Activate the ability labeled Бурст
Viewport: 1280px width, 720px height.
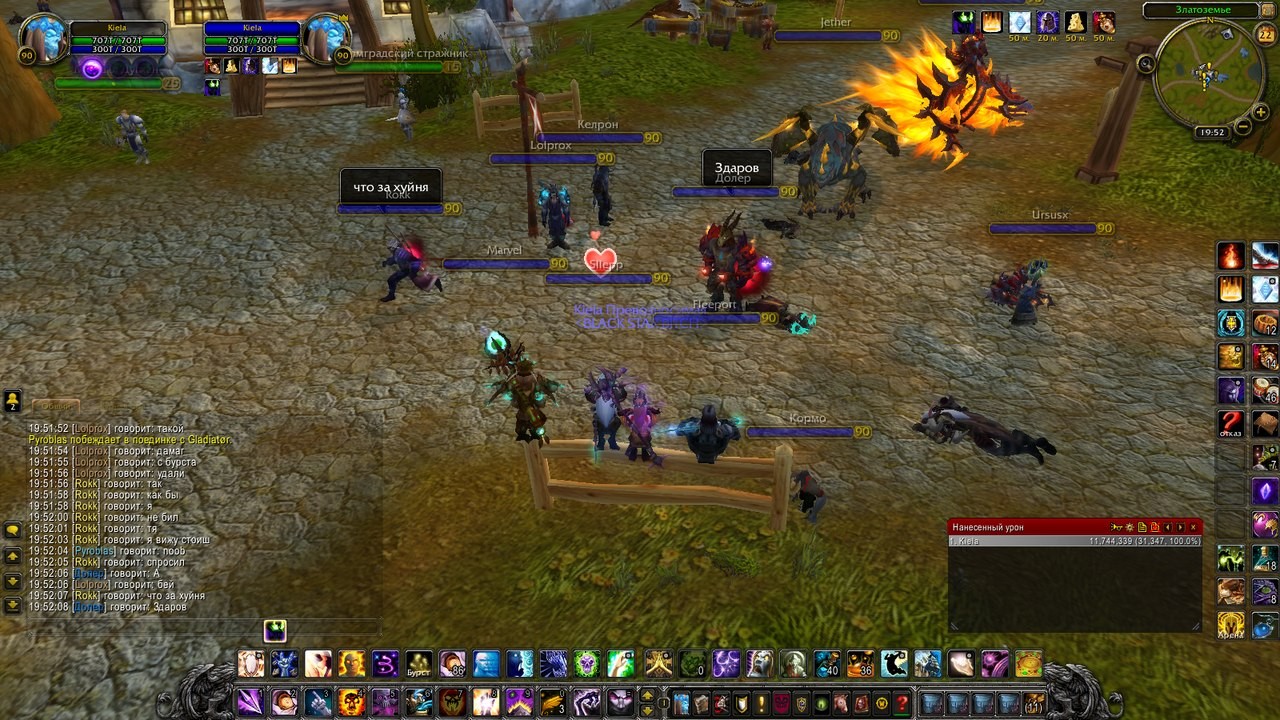[419, 664]
